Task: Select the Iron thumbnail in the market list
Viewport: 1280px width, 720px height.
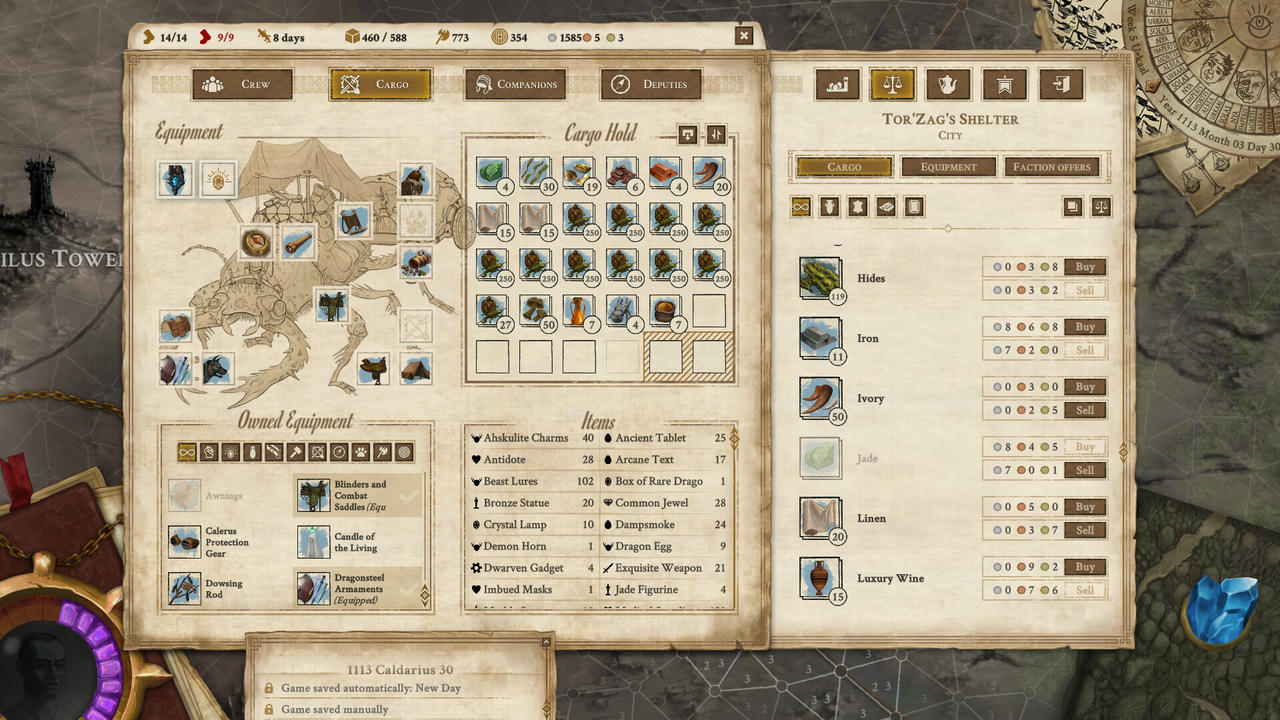Action: point(818,338)
